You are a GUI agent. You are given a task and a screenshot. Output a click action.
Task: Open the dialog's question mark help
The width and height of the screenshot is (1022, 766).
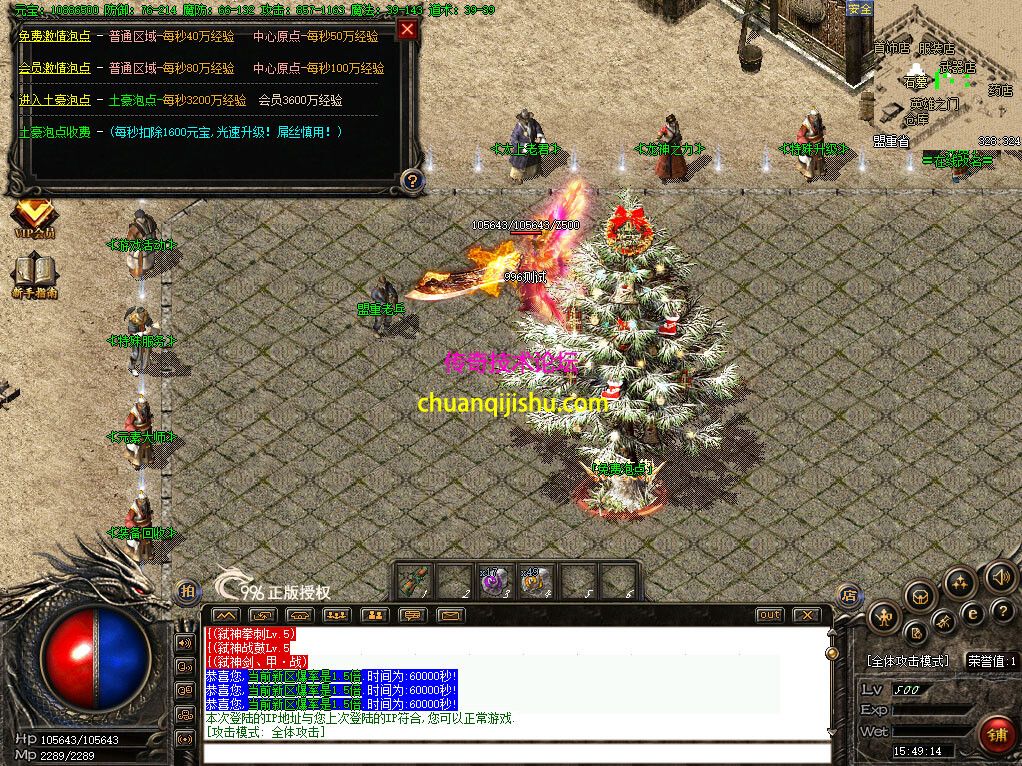(410, 180)
